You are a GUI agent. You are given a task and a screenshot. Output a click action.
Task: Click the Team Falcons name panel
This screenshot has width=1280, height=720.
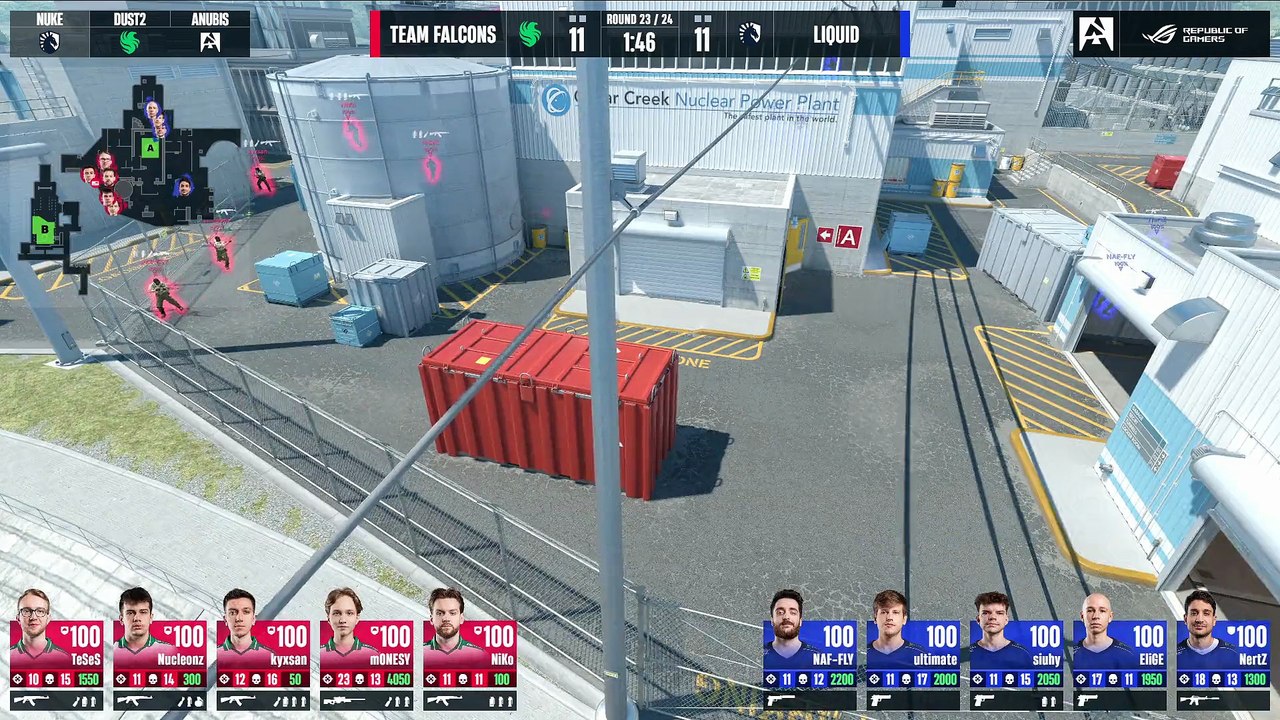tap(443, 35)
